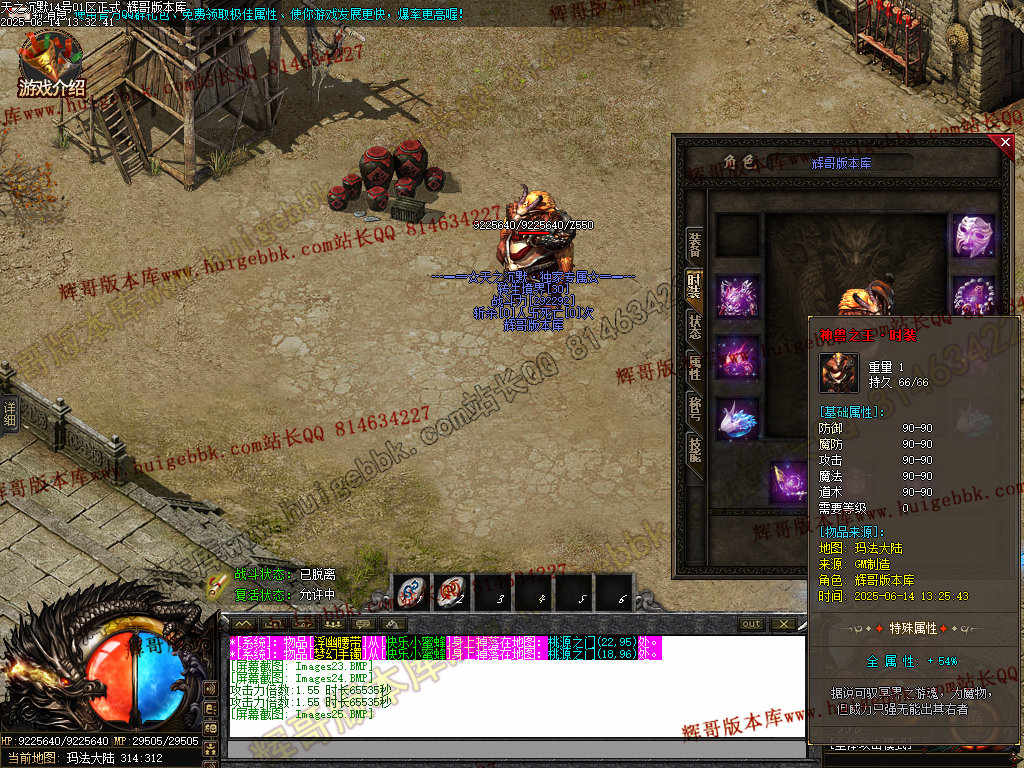Close the chat window with X button
1024x768 pixels.
point(783,624)
